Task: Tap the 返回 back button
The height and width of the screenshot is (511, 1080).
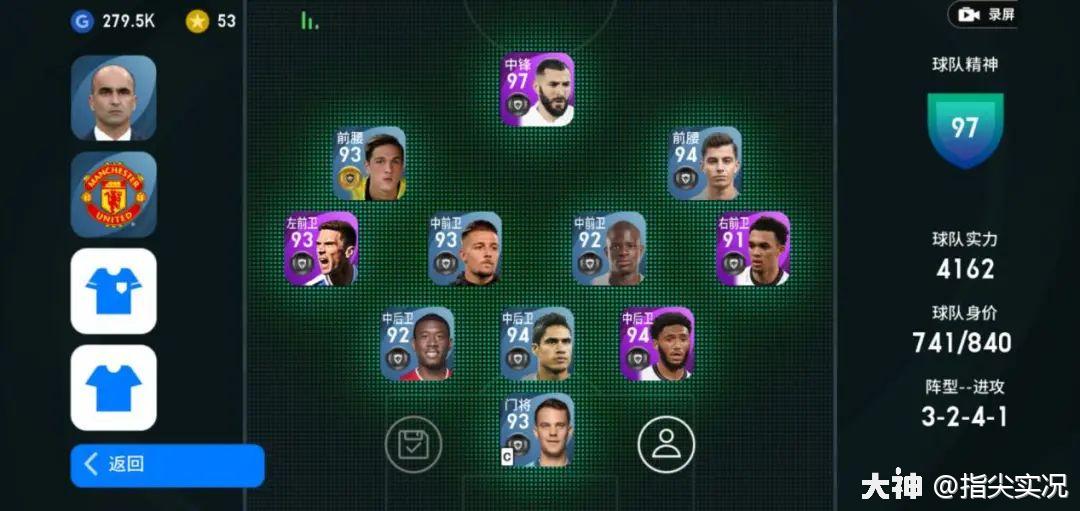Action: (x=167, y=465)
